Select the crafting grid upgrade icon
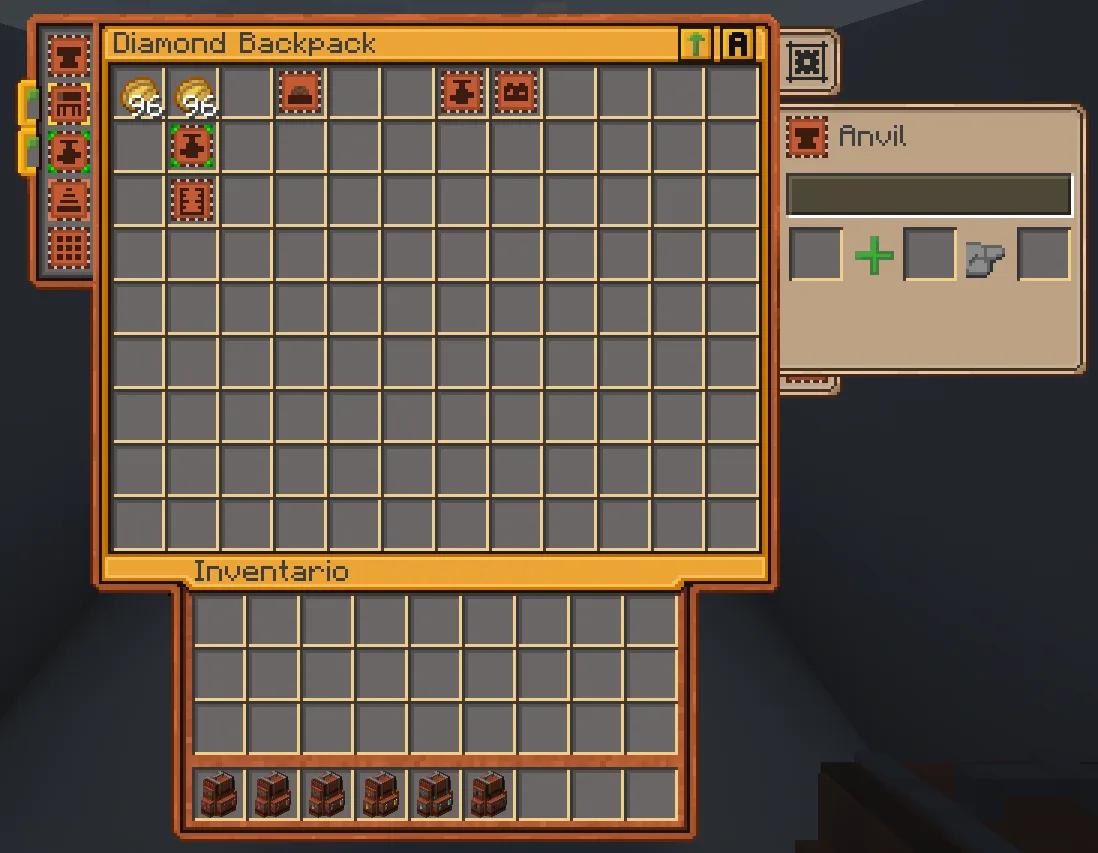Image resolution: width=1098 pixels, height=853 pixels. tap(69, 246)
